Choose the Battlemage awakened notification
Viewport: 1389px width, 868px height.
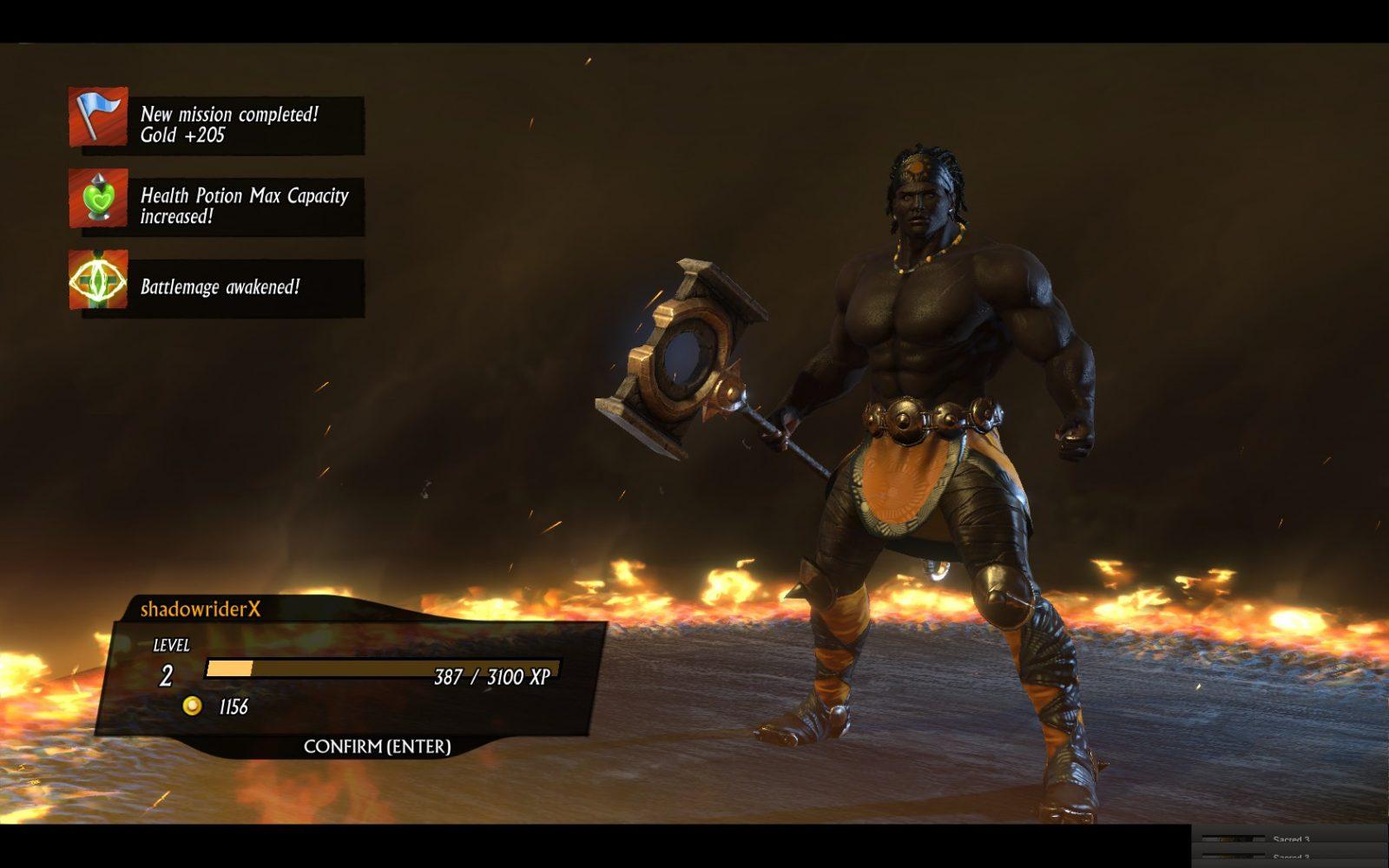point(217,286)
